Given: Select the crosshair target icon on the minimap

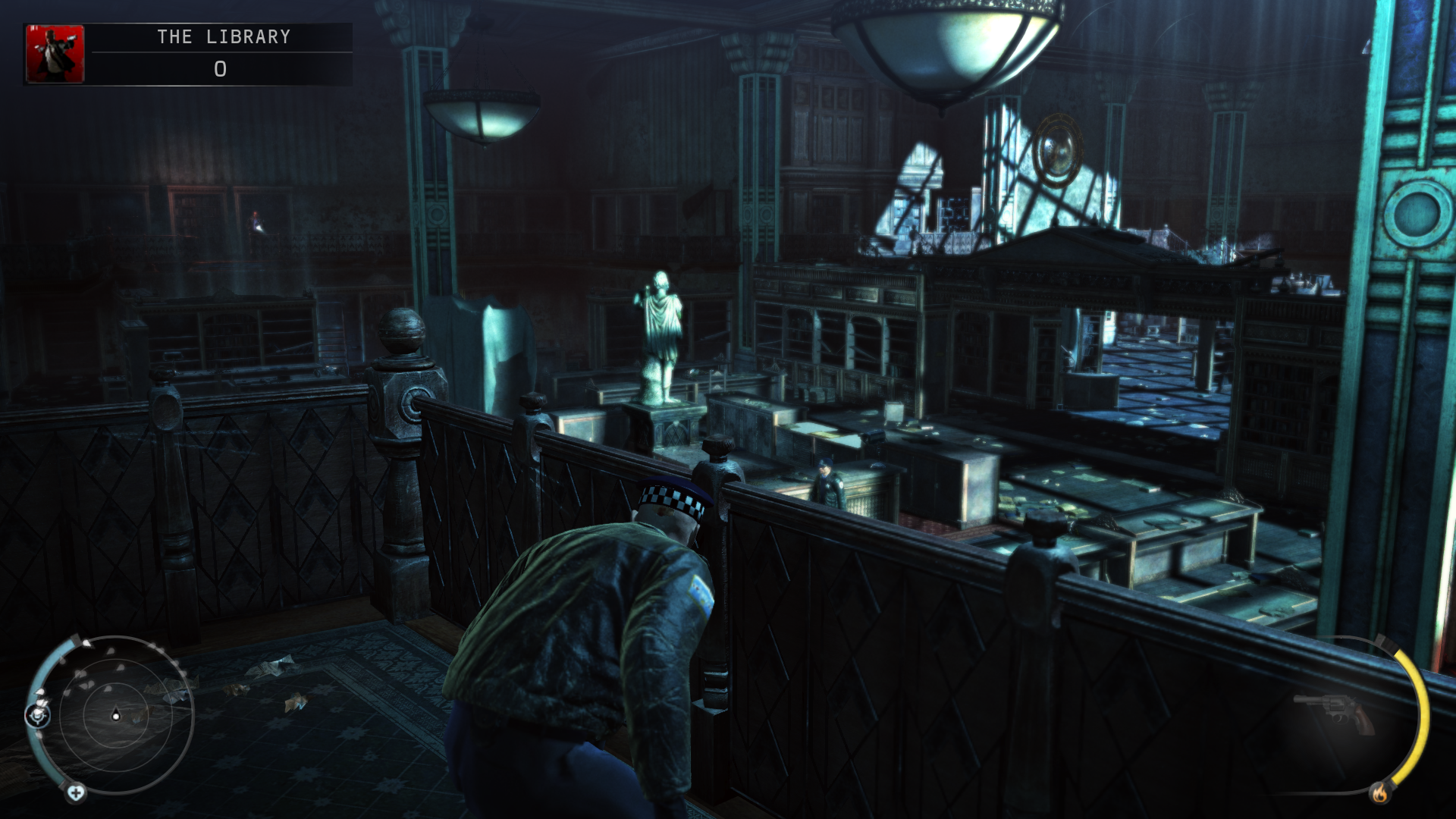Looking at the screenshot, I should coord(38,714).
